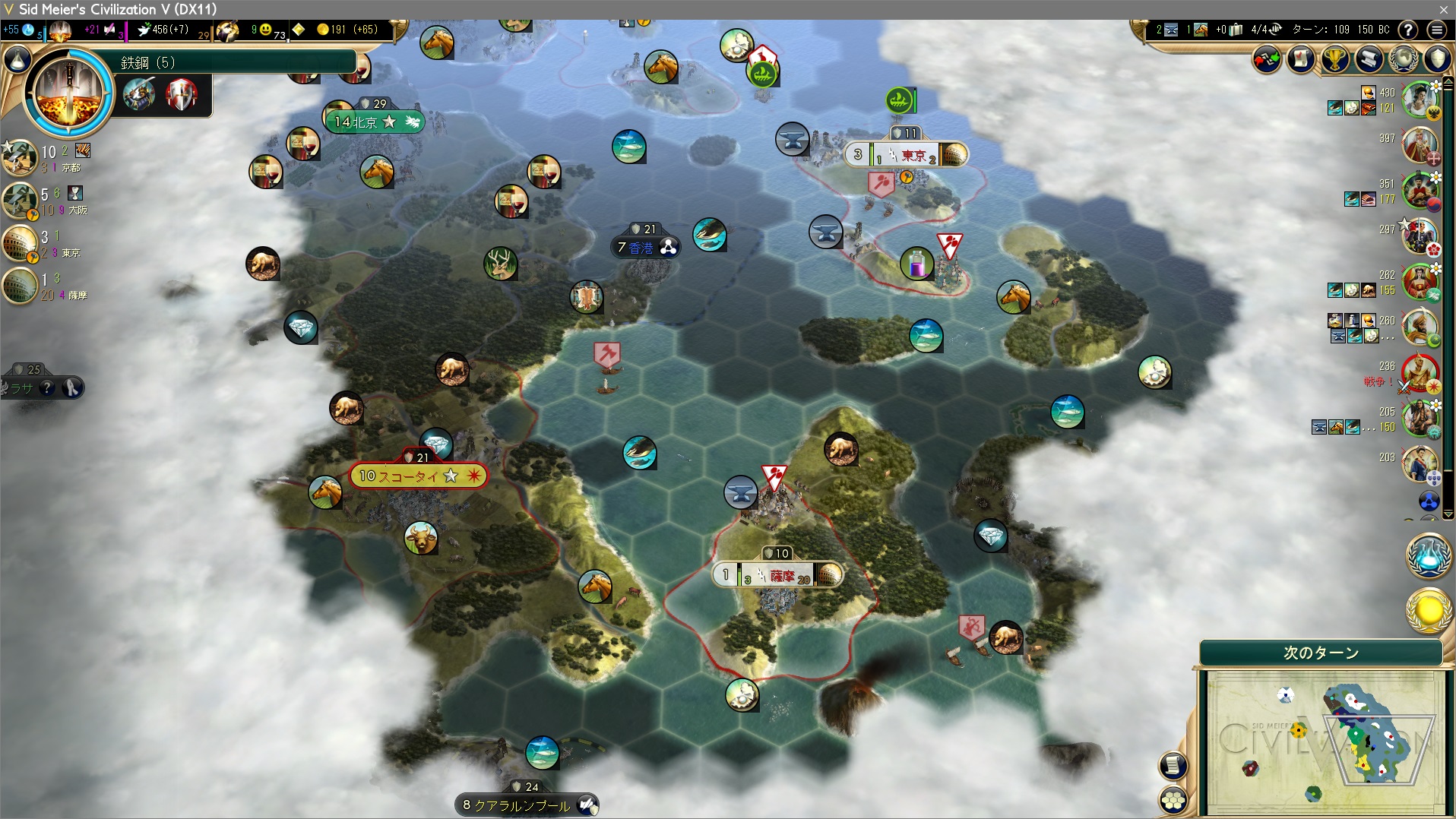Close the game window

pyautogui.click(x=1443, y=9)
